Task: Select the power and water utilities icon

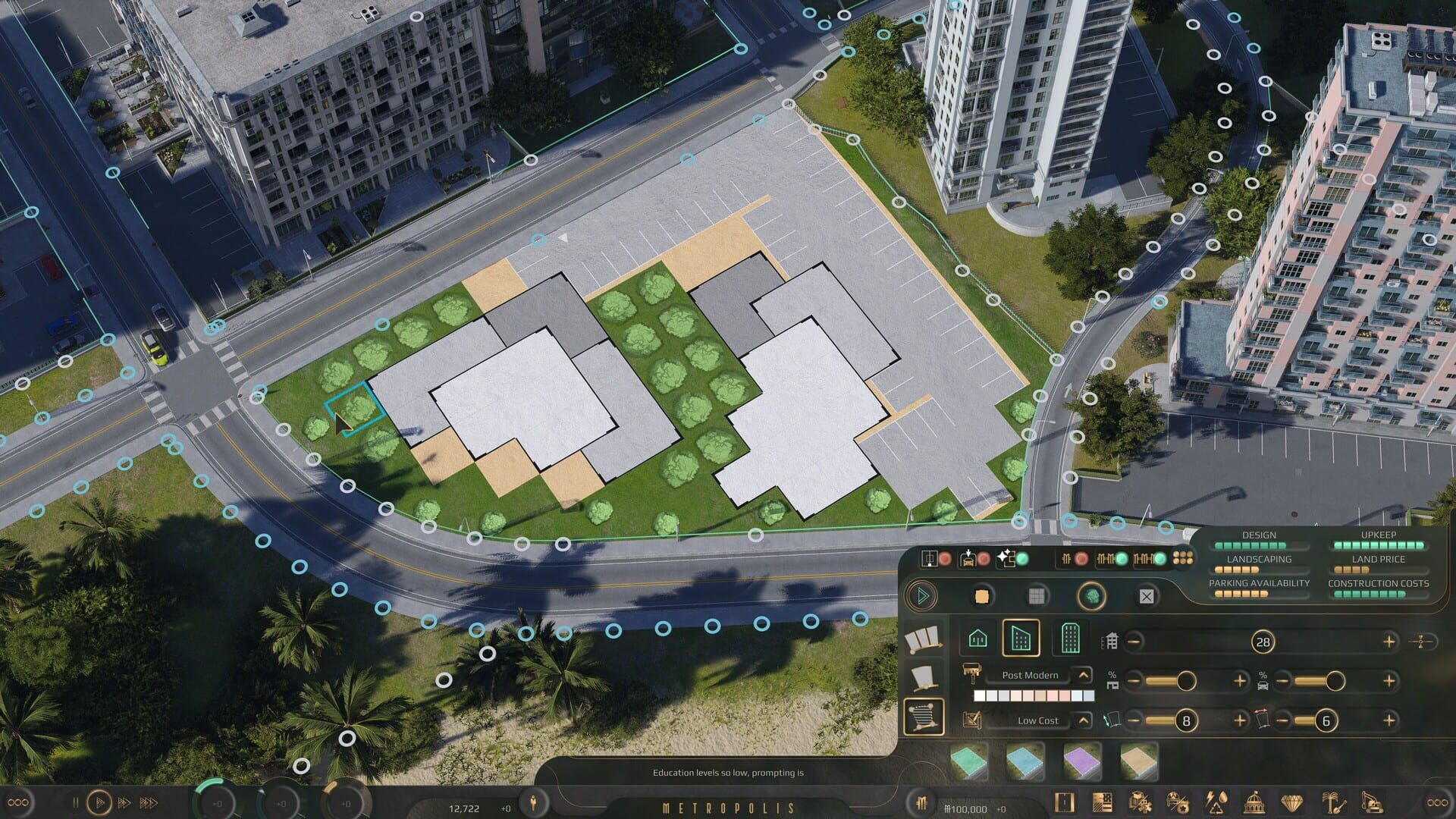Action: pos(1217,800)
